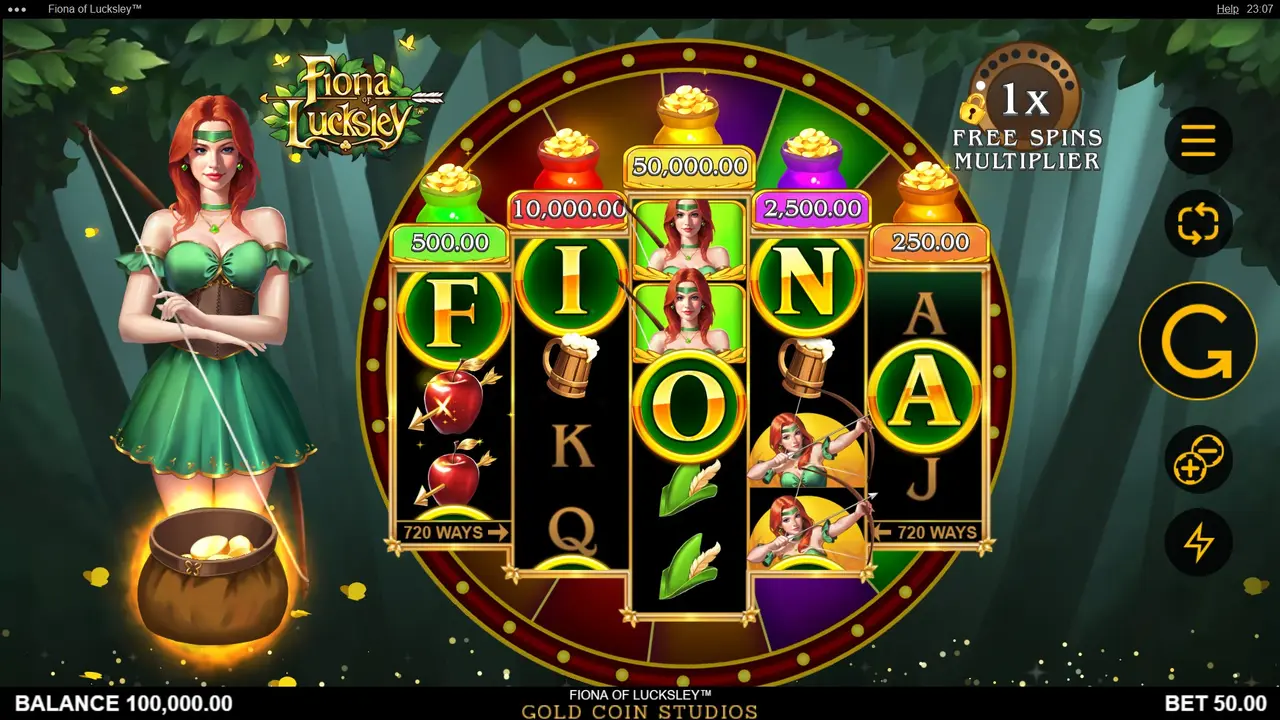Open the Help link
The height and width of the screenshot is (720, 1280).
[1228, 9]
